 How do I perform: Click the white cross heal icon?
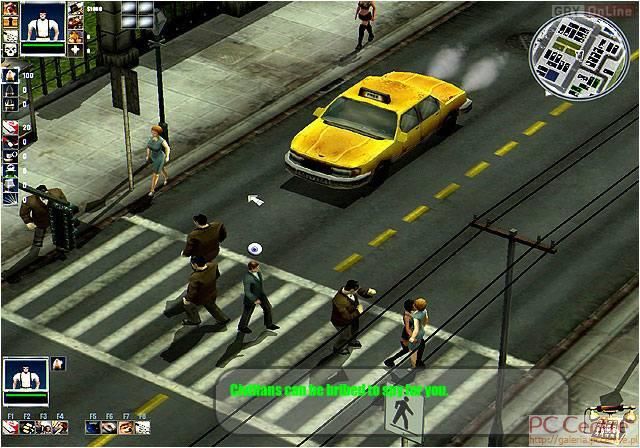76,49
